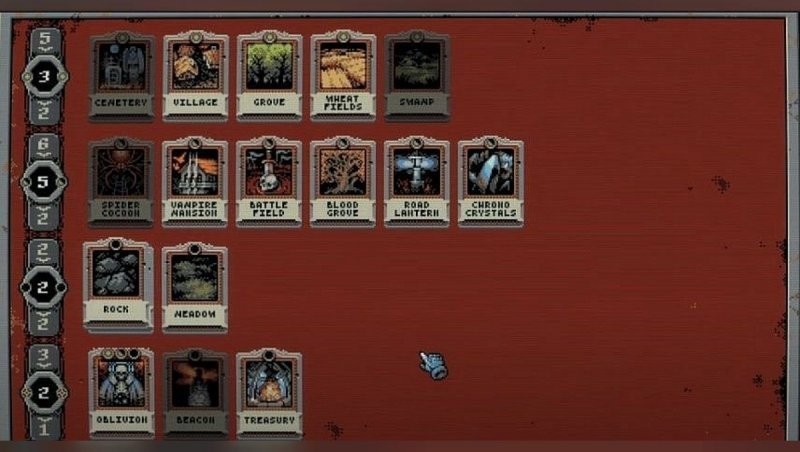Pick the Rock card
800x452 pixels.
118,283
